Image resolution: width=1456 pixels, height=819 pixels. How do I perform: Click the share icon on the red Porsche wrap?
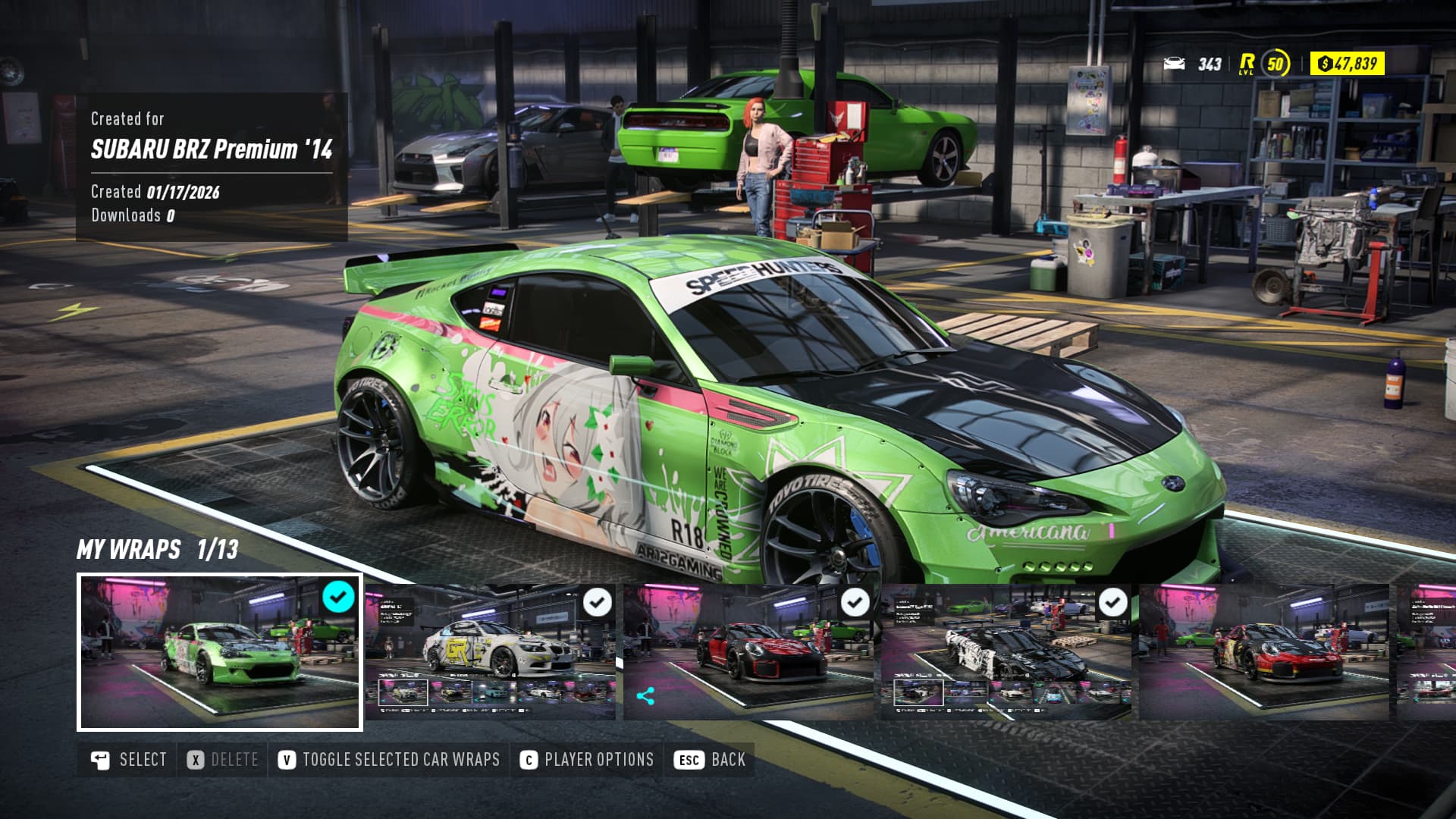pyautogui.click(x=646, y=696)
